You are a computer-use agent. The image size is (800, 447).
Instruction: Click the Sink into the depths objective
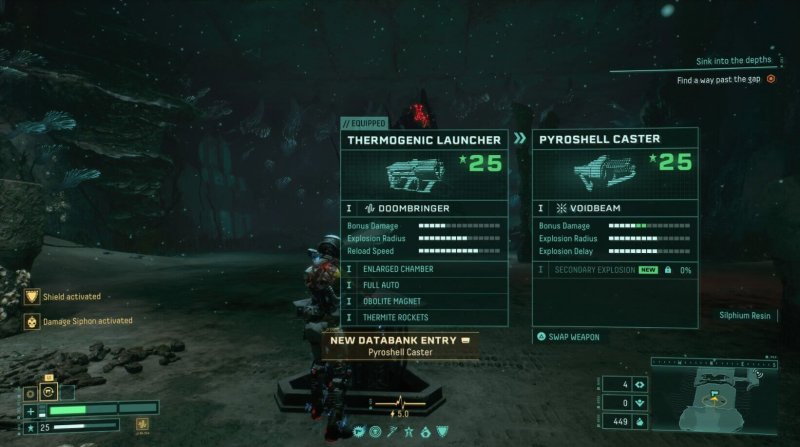(x=734, y=62)
